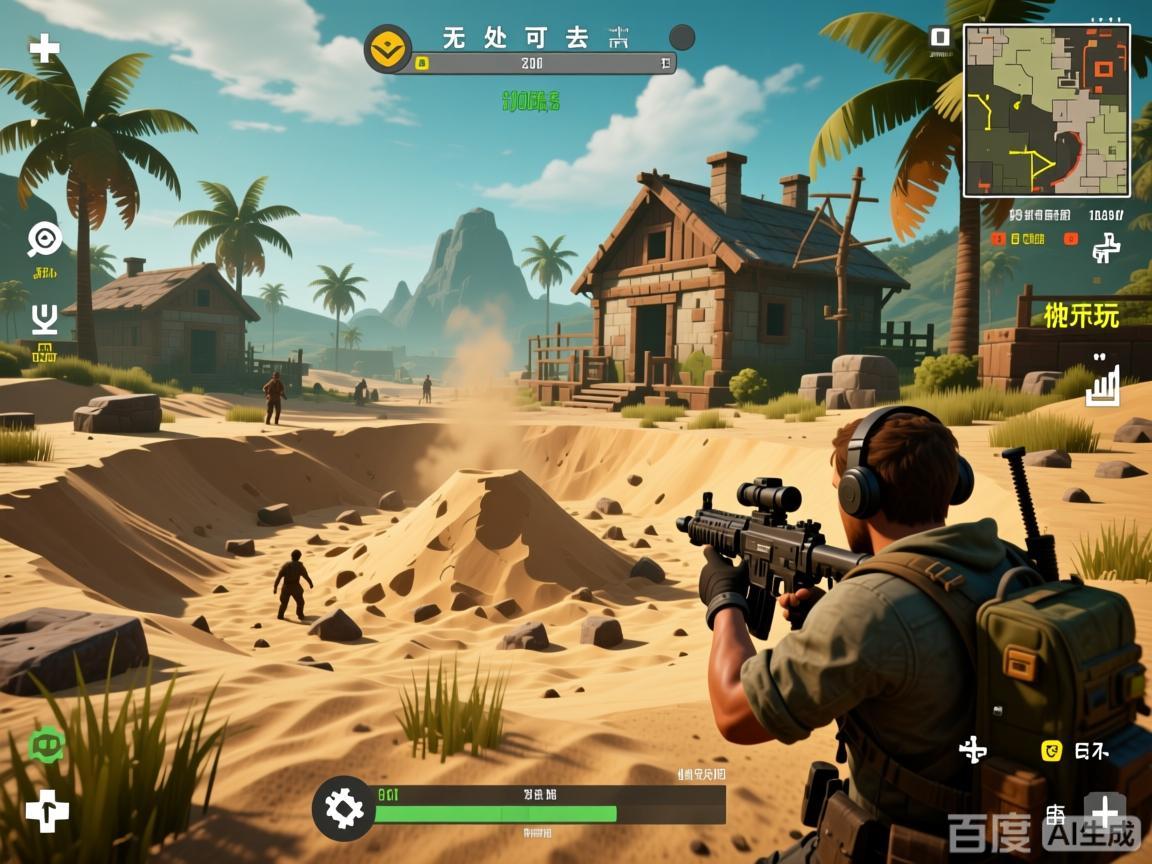Click the yellow 桃乐玩 label
Screen dimensions: 1152x864
click(1081, 314)
